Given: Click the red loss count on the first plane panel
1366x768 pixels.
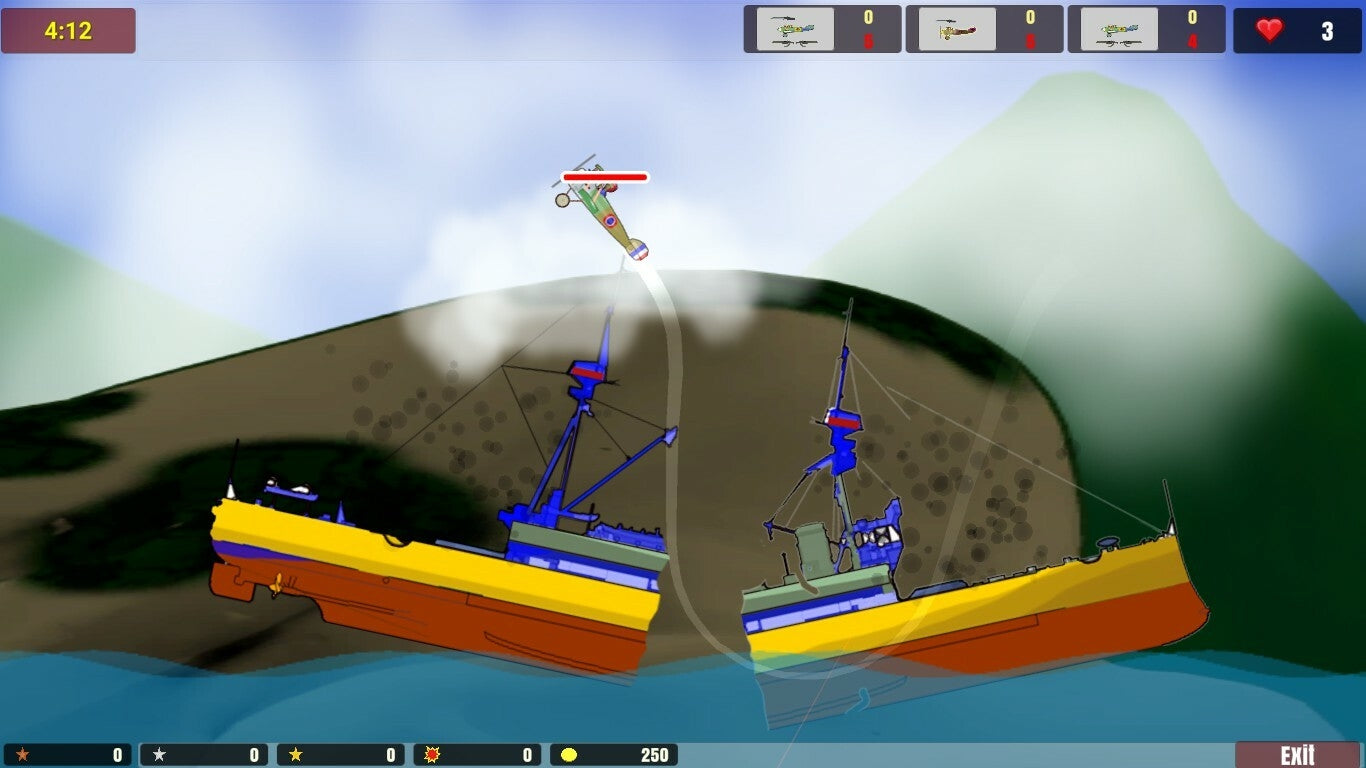Looking at the screenshot, I should [867, 42].
